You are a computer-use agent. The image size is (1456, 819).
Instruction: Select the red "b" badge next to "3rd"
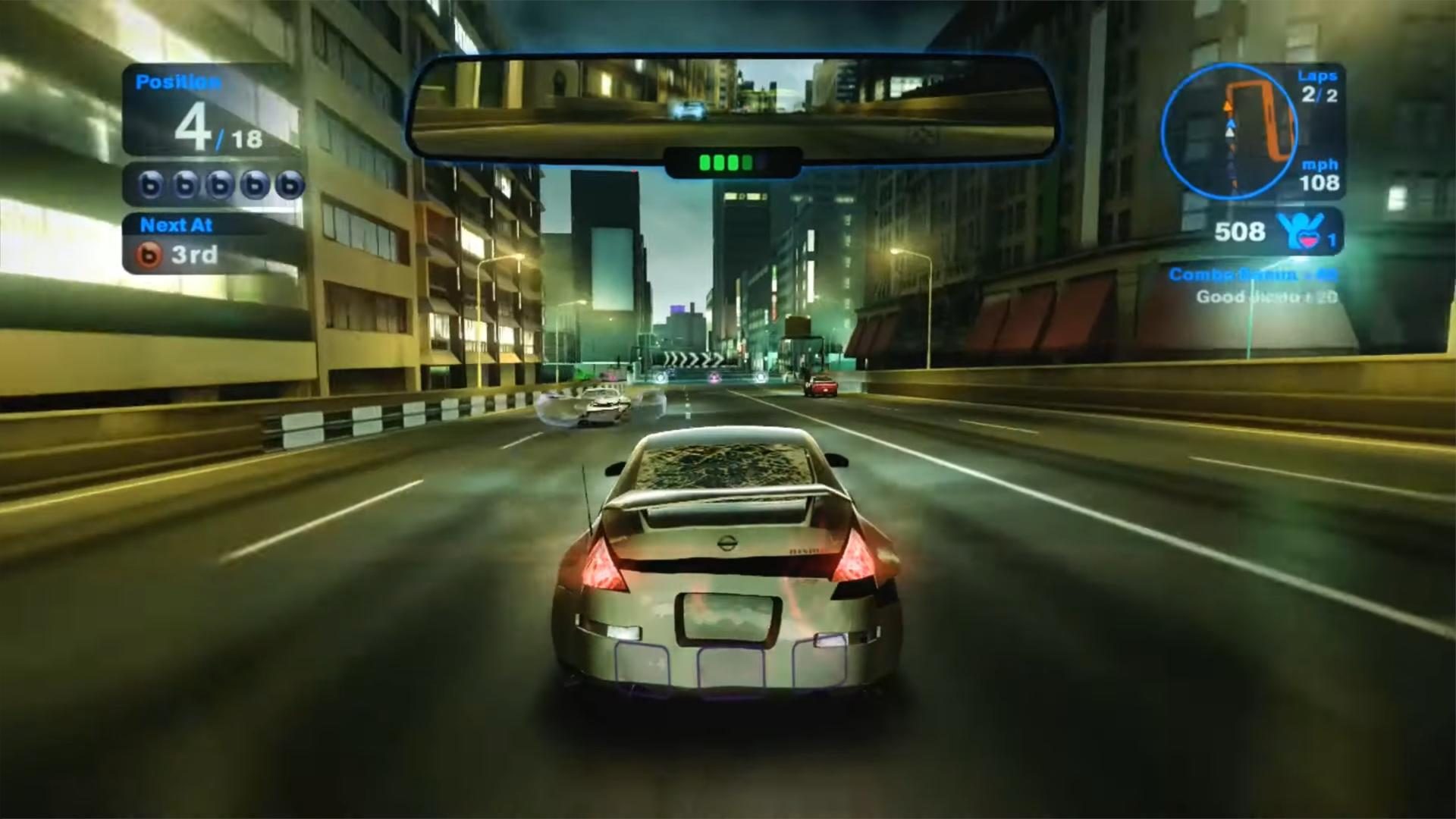coord(150,255)
